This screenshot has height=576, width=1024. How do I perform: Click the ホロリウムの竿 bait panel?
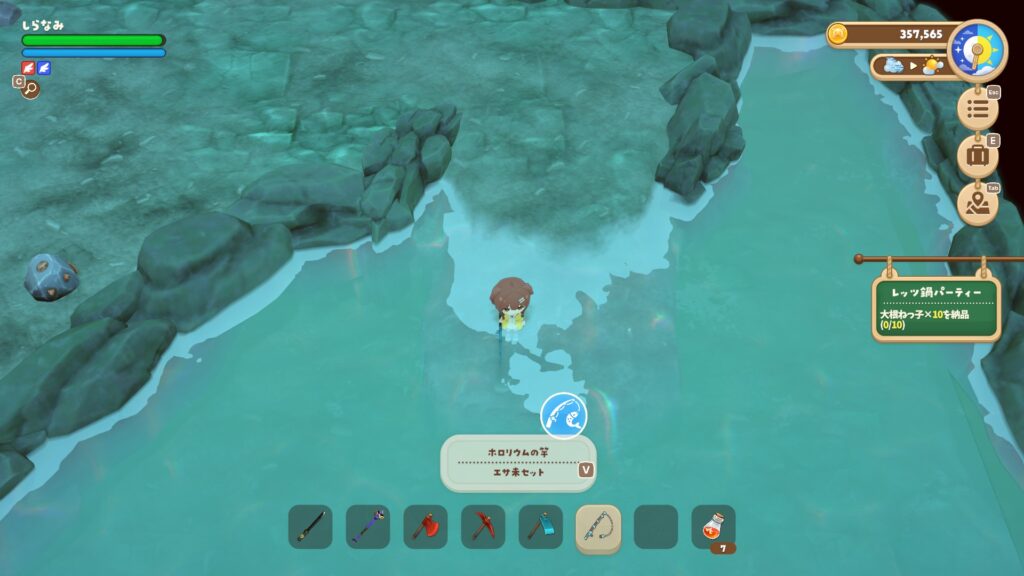(517, 462)
